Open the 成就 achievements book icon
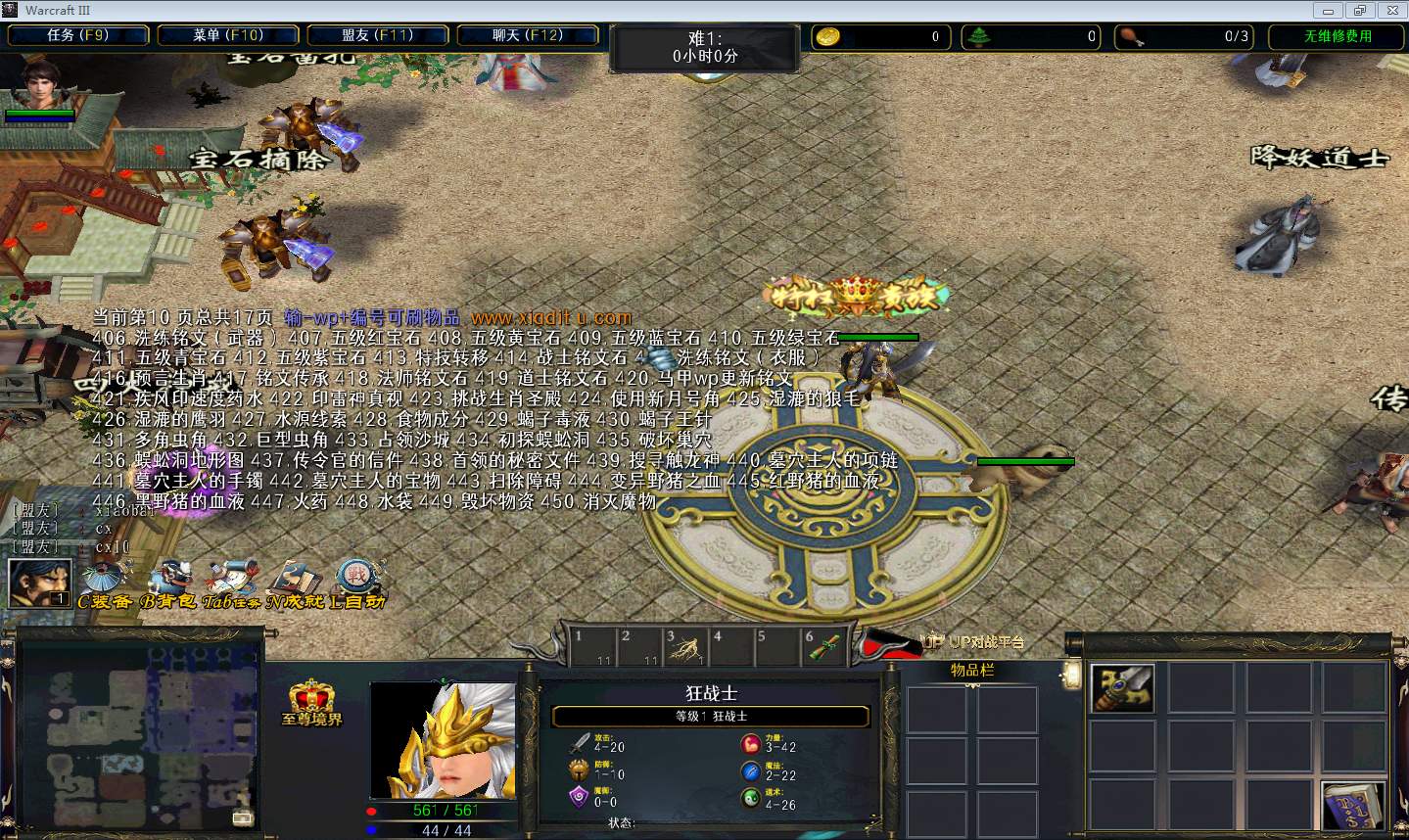 295,580
